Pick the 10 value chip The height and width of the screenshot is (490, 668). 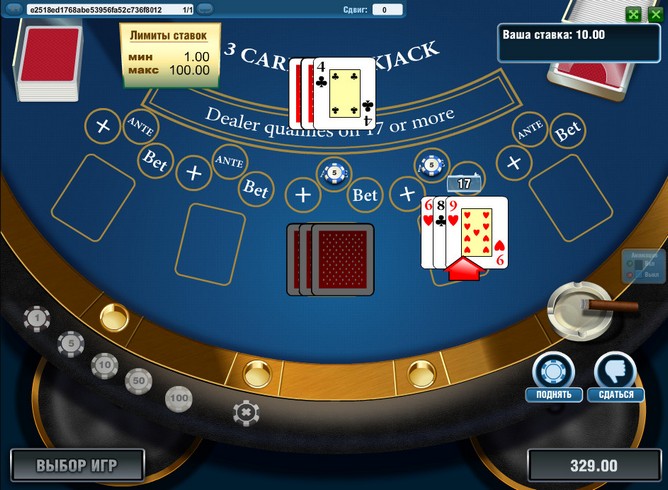tap(103, 365)
